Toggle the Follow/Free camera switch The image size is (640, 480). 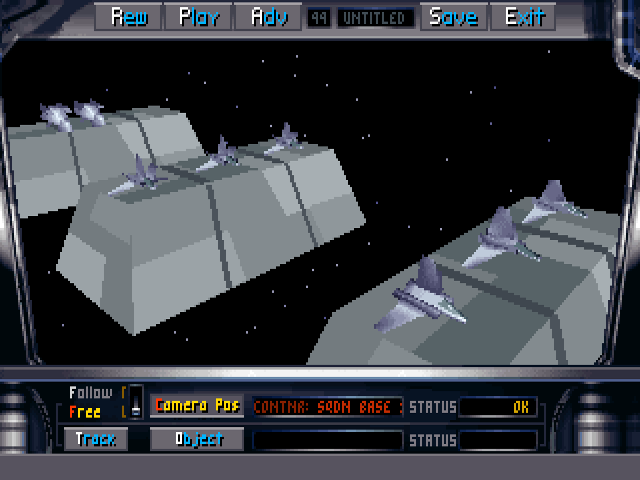(136, 401)
